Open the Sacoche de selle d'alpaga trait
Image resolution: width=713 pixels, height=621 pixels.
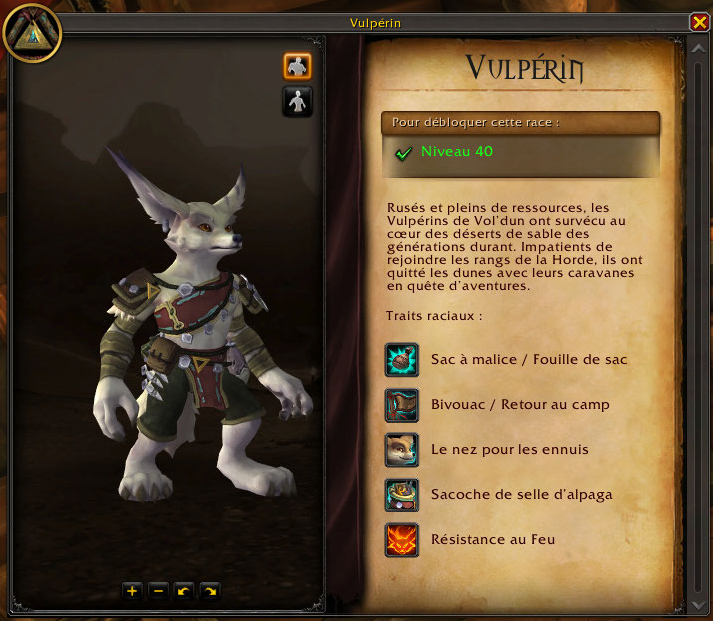(401, 495)
